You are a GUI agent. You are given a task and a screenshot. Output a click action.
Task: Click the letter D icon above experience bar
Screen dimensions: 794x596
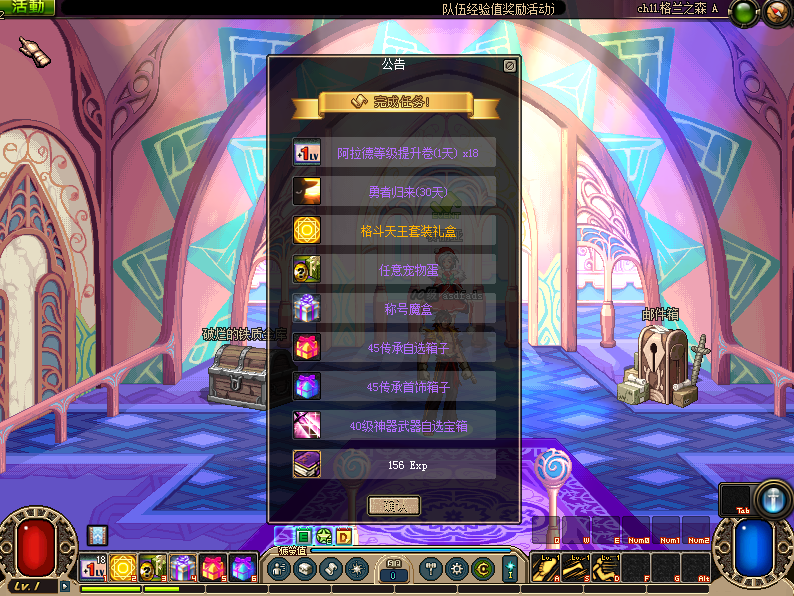click(x=343, y=536)
